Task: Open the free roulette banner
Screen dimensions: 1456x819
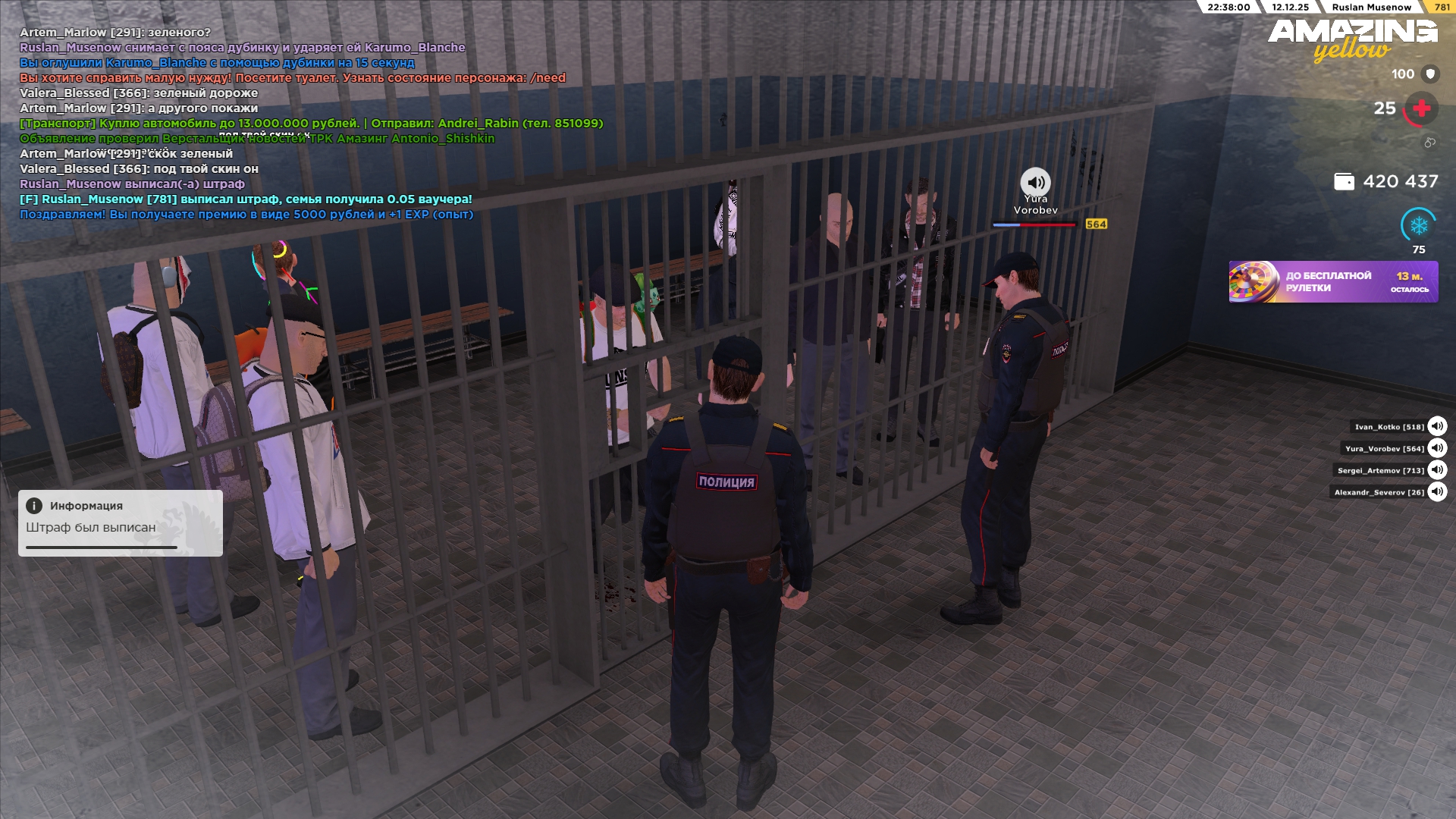Action: pos(1333,282)
